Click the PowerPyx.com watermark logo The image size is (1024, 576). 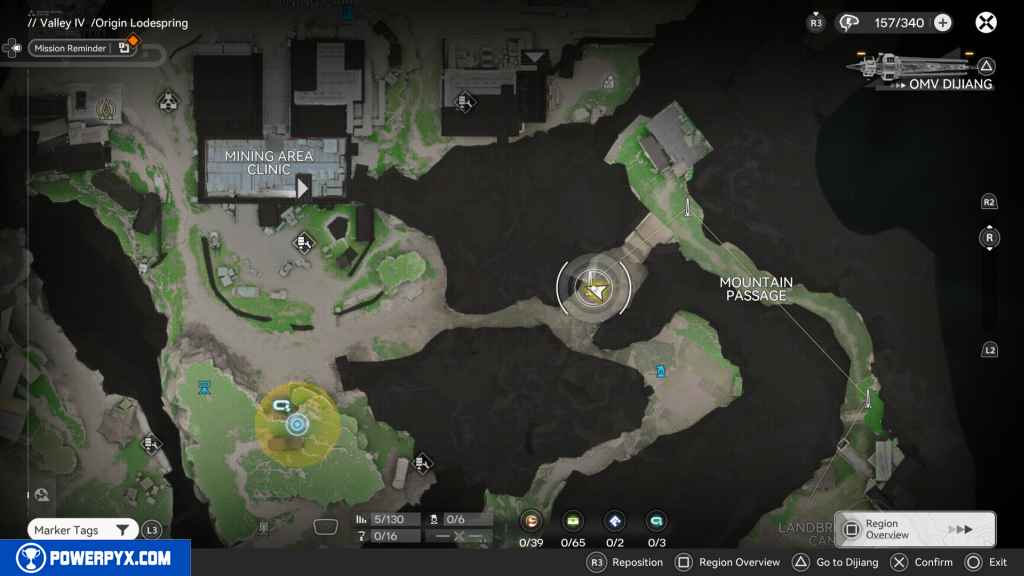pyautogui.click(x=95, y=558)
